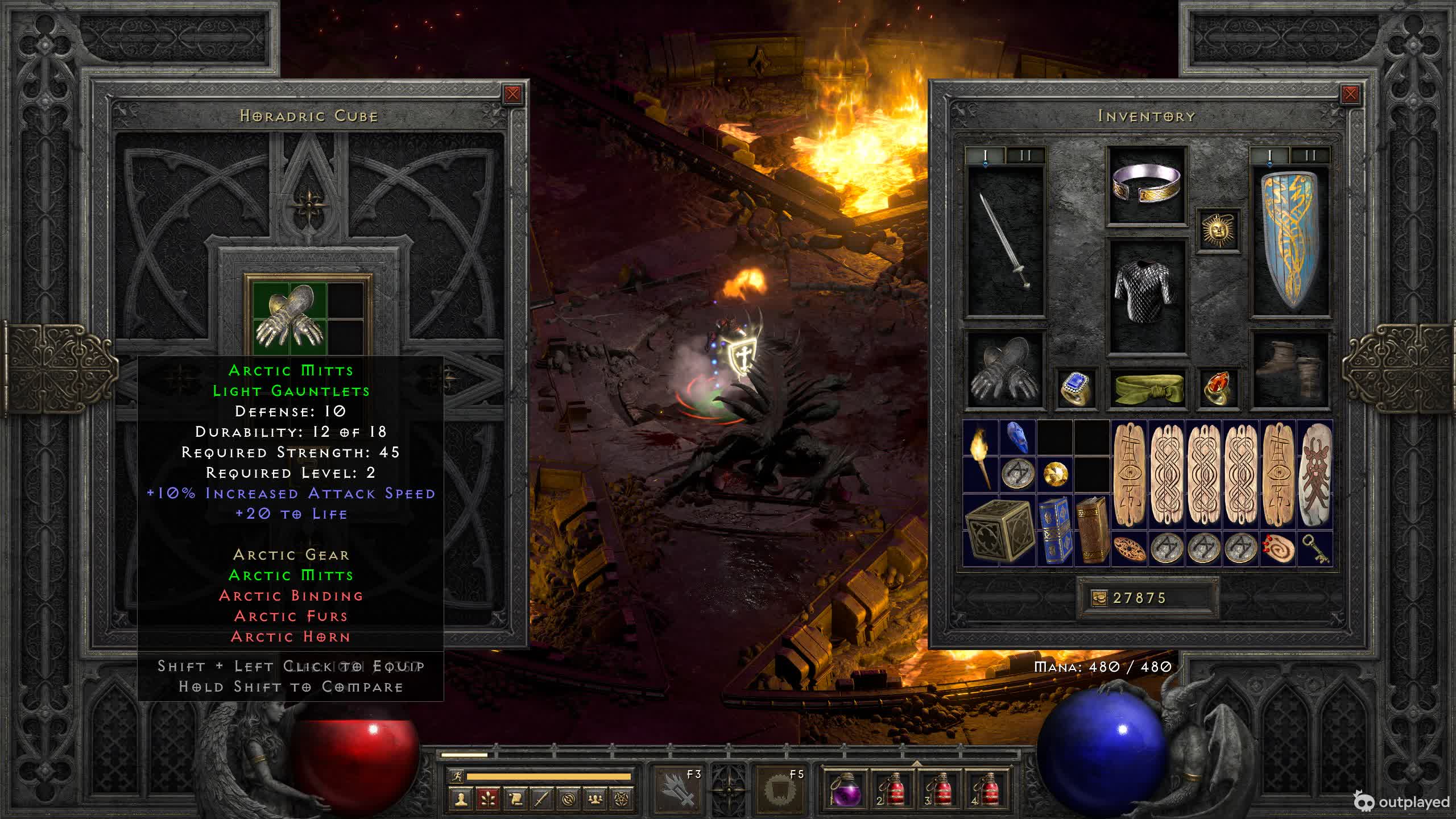
Task: Close the Horadric Cube window
Action: pos(512,94)
